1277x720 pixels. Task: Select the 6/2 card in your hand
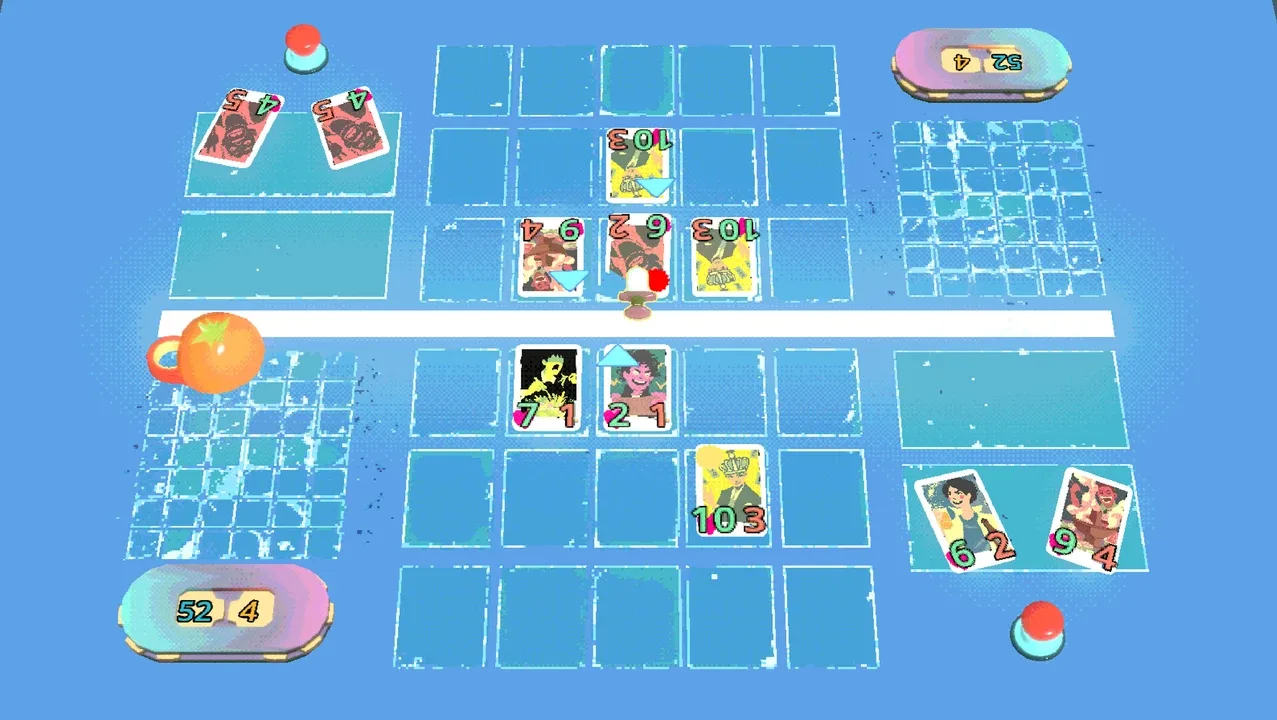tap(965, 520)
